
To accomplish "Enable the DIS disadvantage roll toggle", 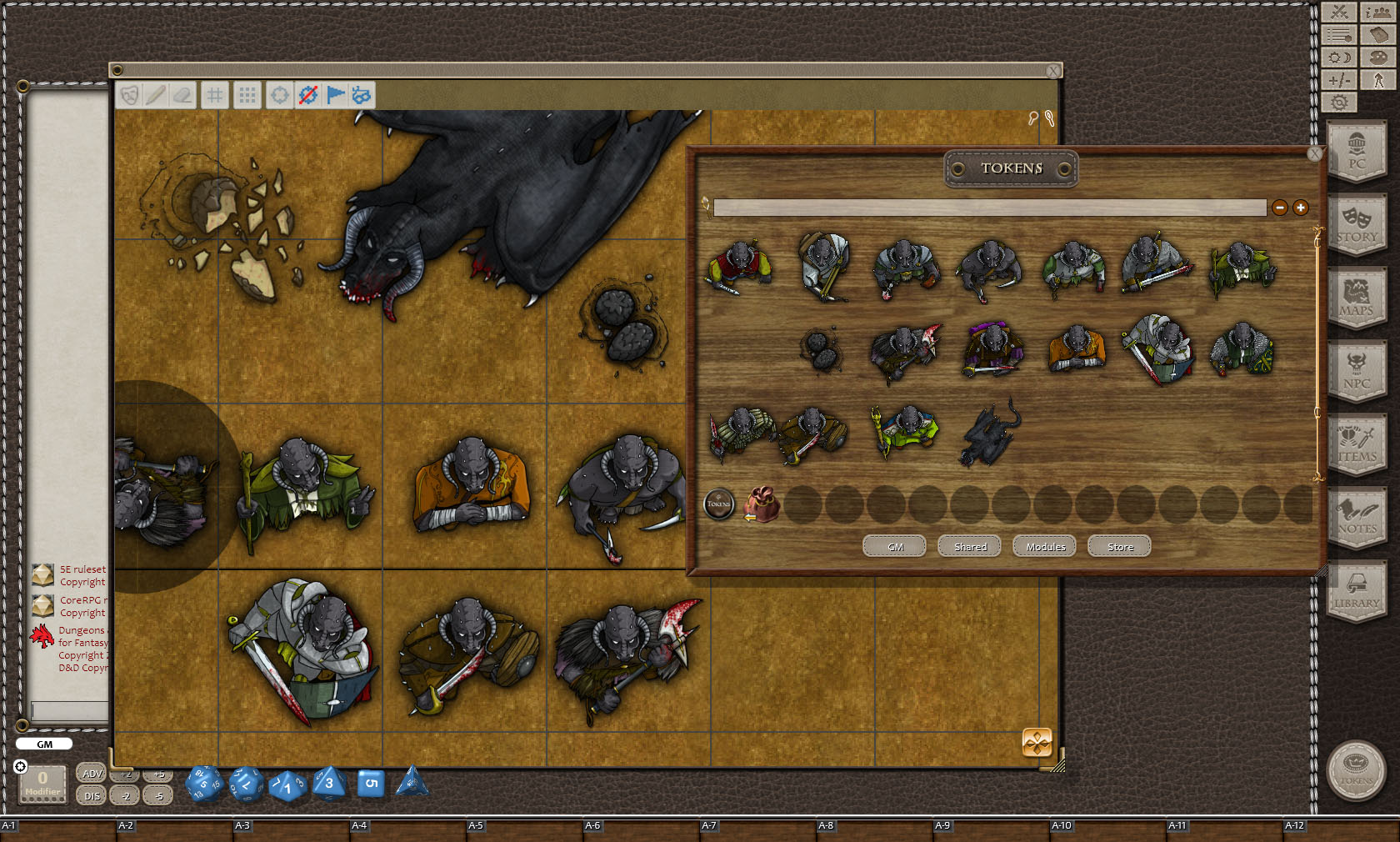I will tap(90, 795).
